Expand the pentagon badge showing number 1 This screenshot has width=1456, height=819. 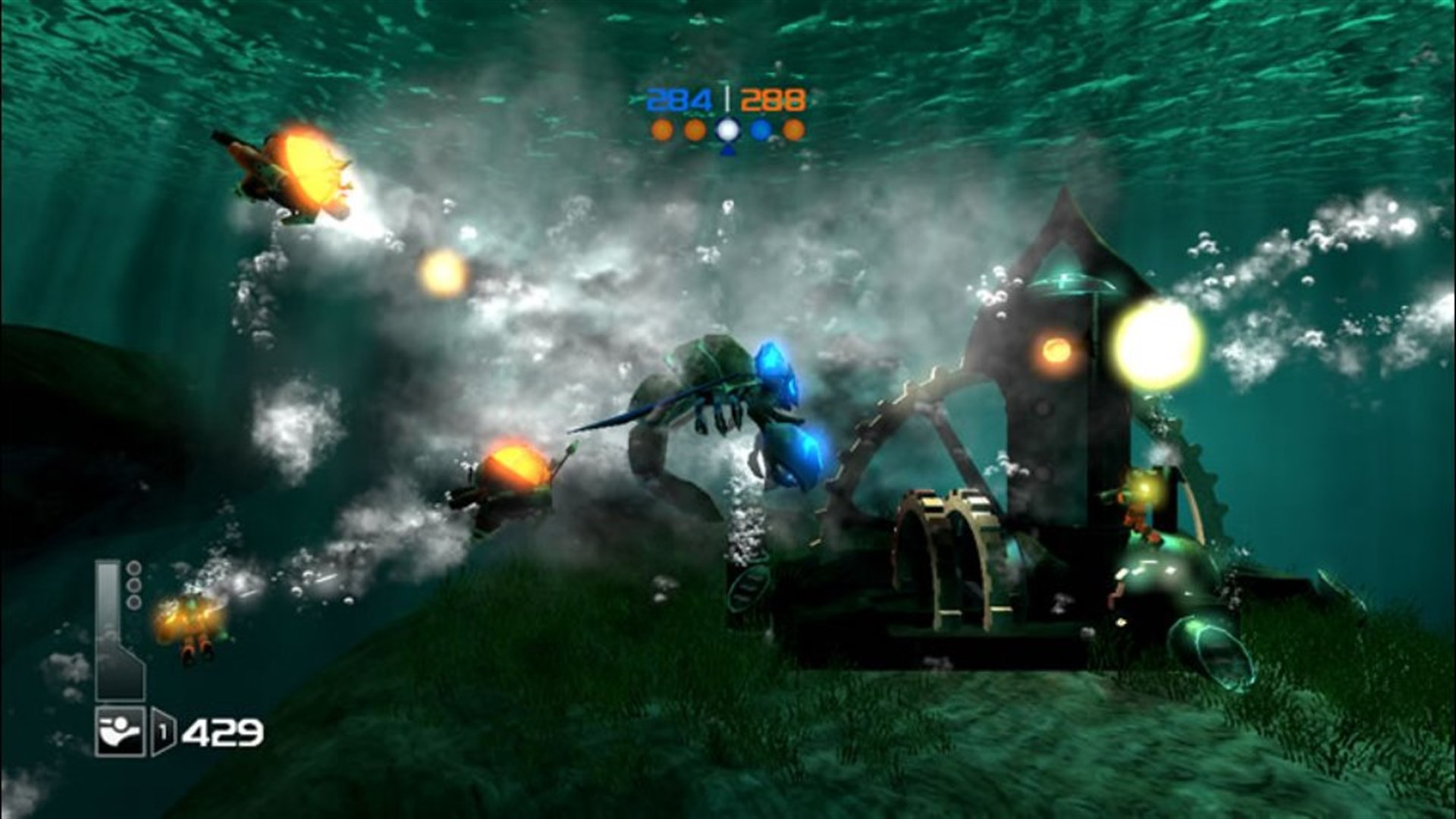(x=163, y=730)
